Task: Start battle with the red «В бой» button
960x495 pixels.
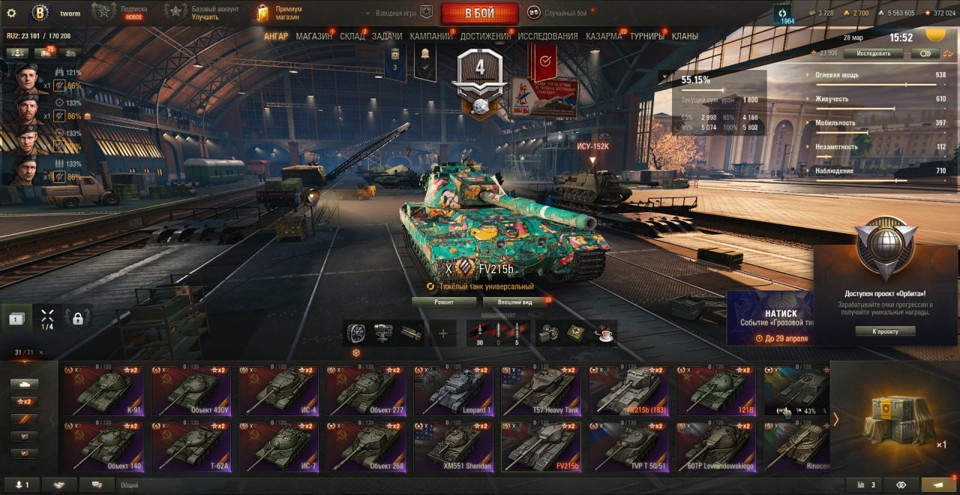Action: tap(478, 14)
